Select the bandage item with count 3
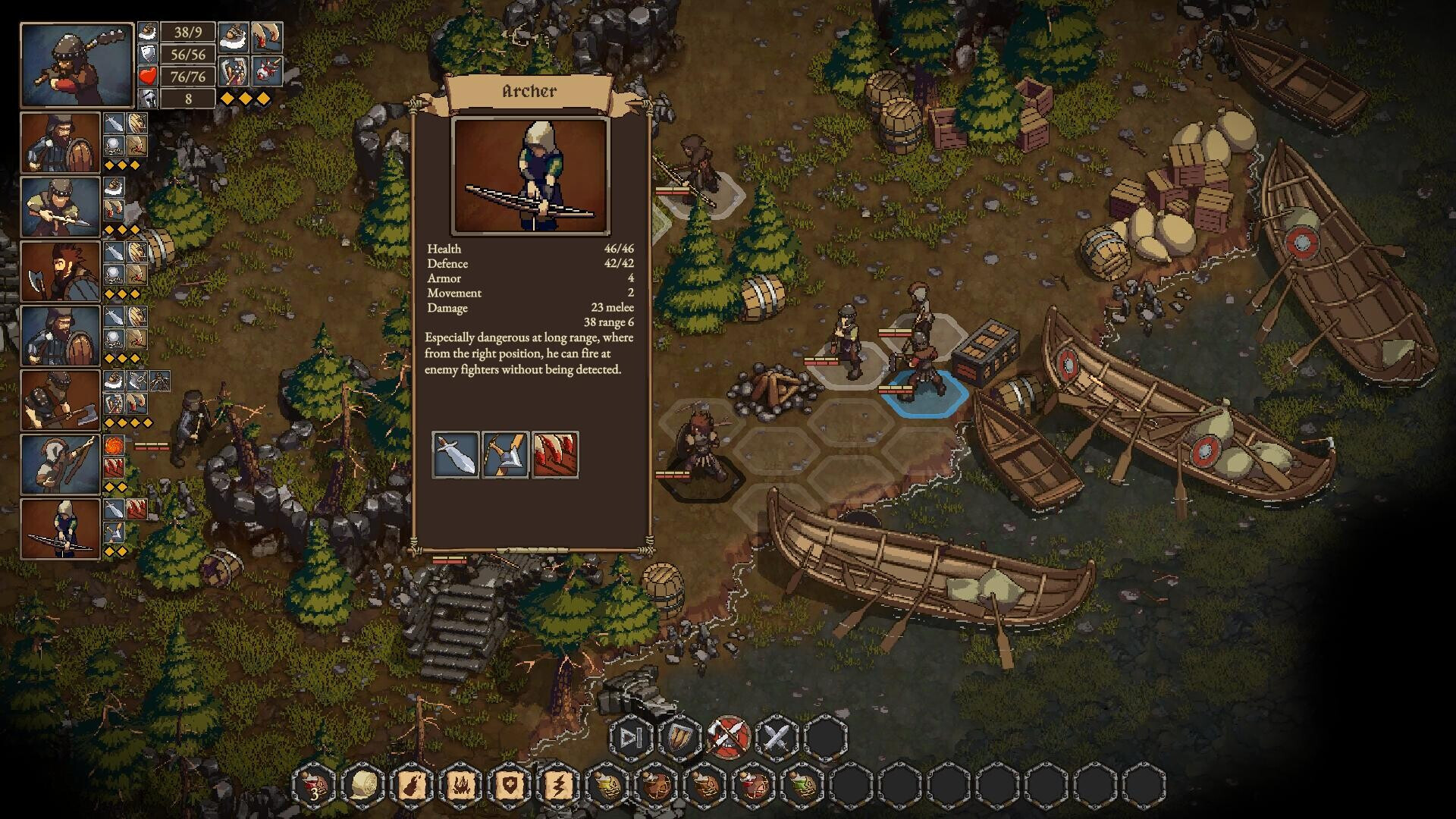1456x819 pixels. coord(315,786)
